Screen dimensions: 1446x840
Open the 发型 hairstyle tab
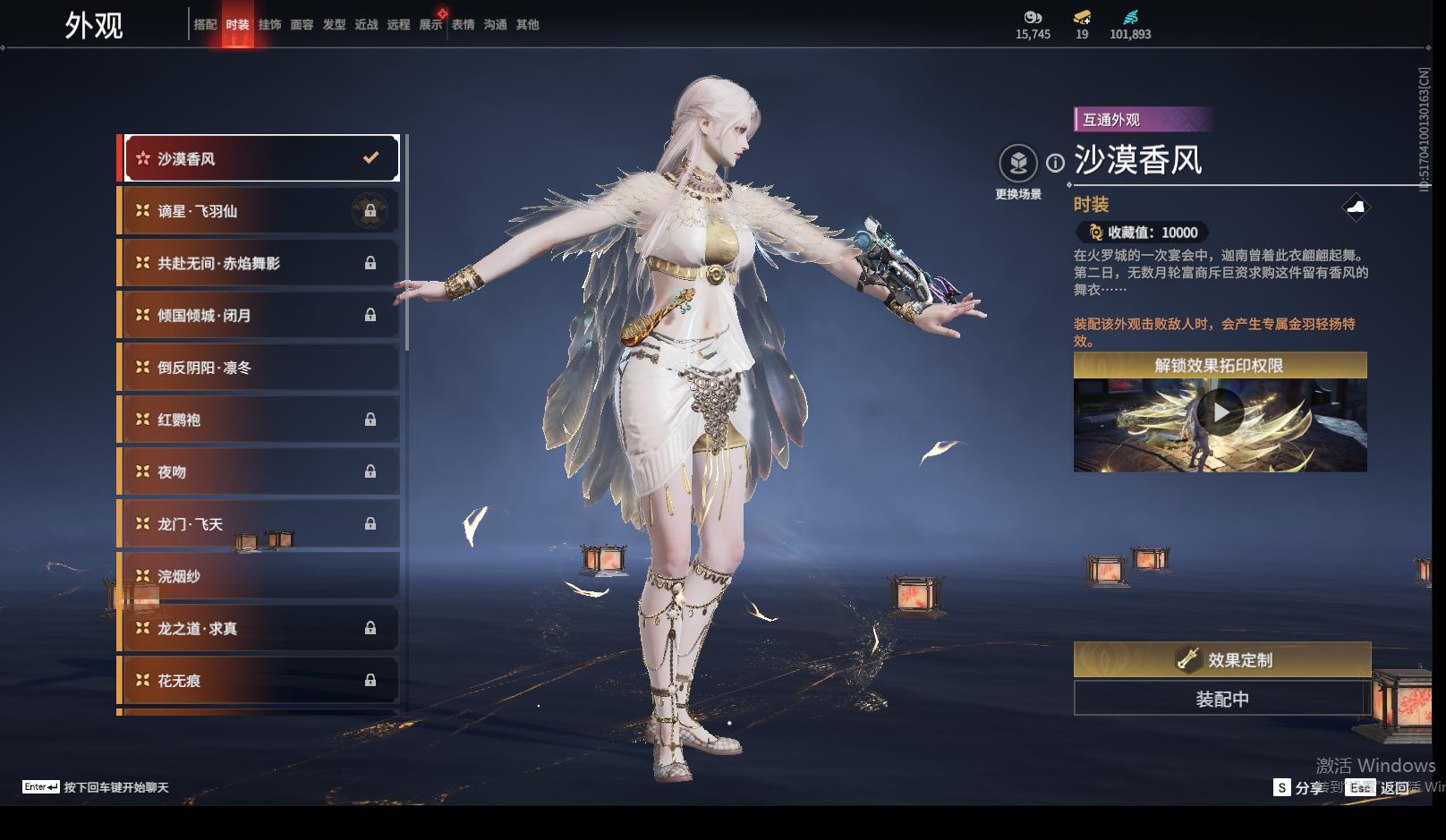(334, 25)
